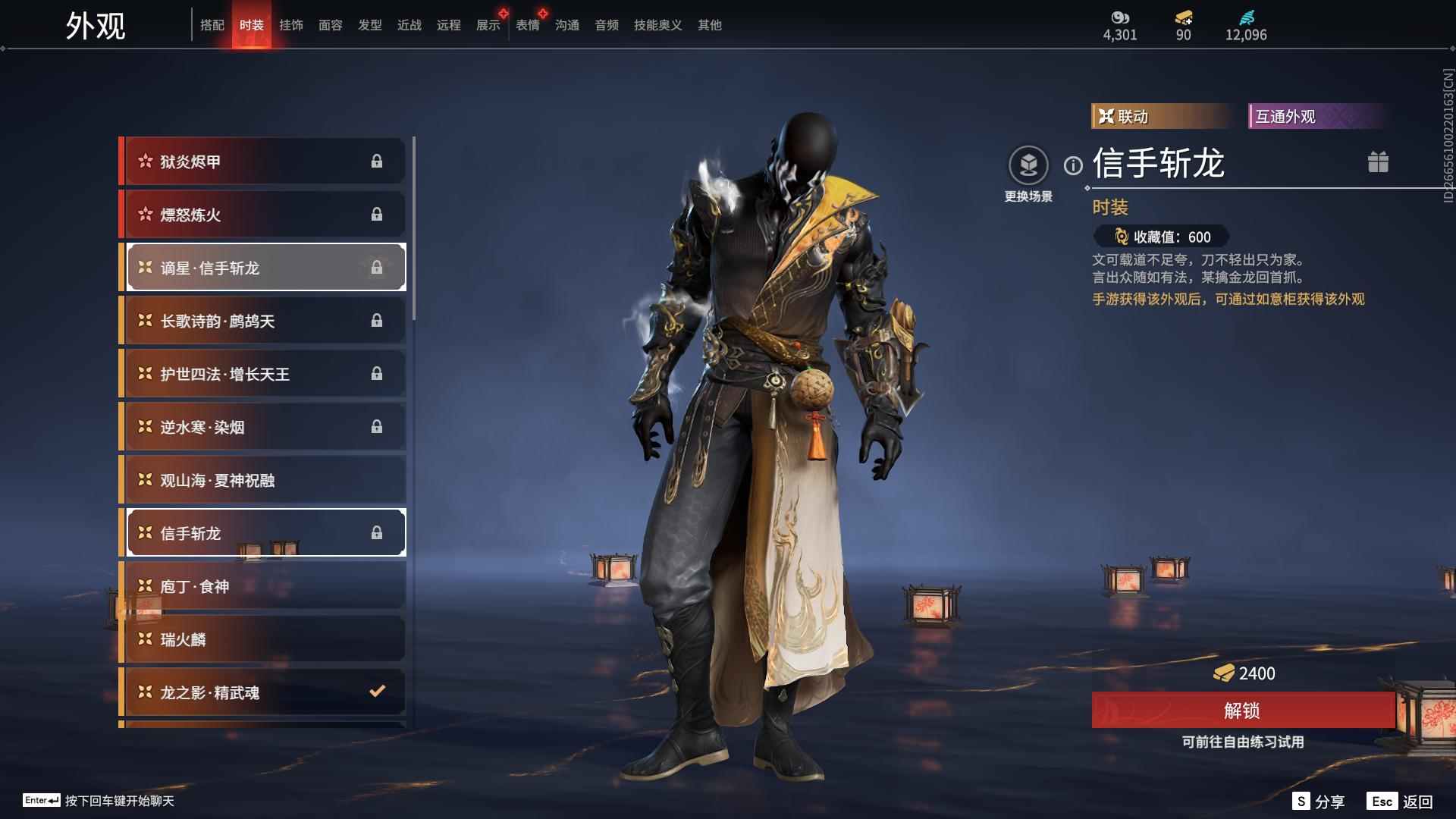Open the info icon beside 信手斩龙
Screen dimensions: 1456x819
1073,165
